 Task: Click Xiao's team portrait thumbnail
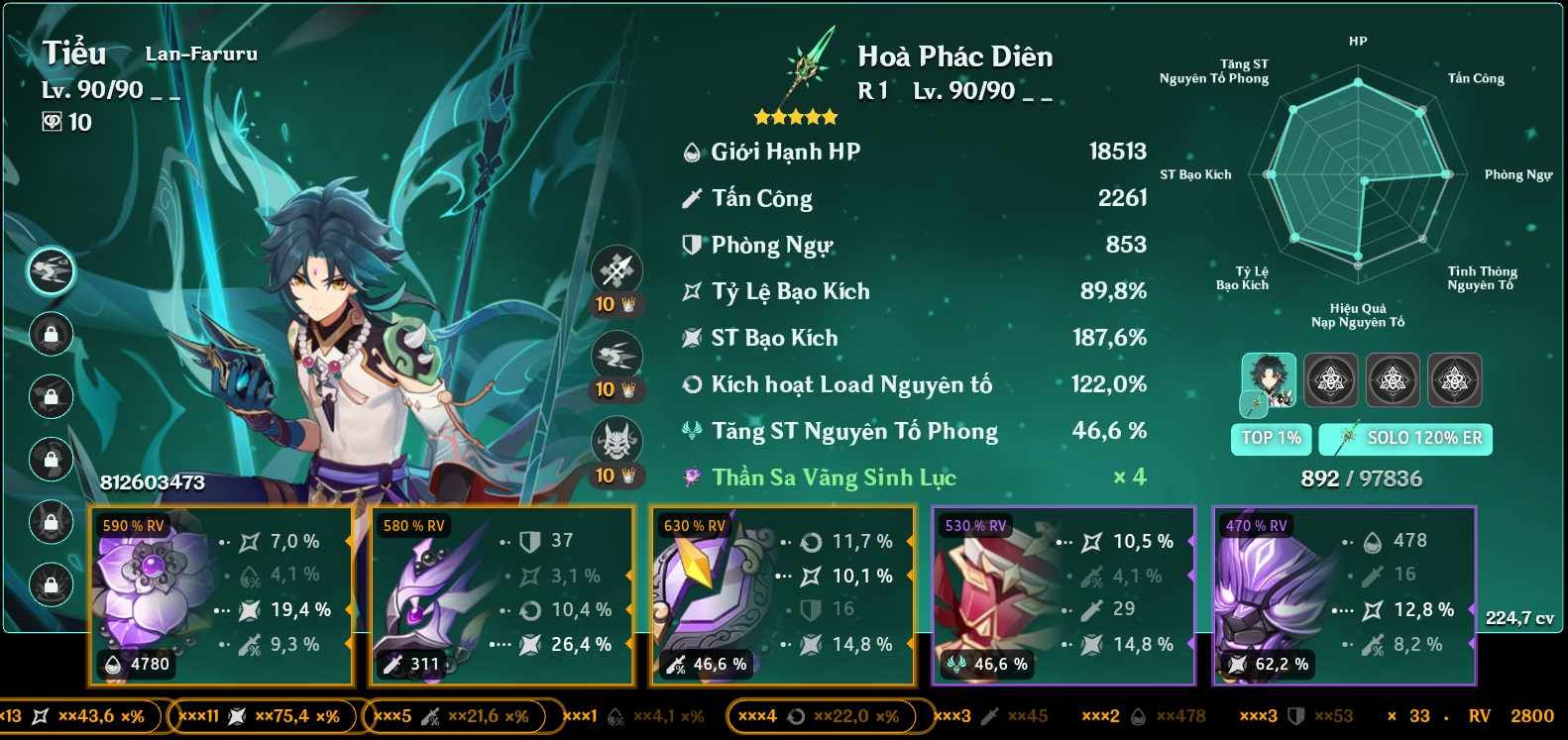(1269, 380)
